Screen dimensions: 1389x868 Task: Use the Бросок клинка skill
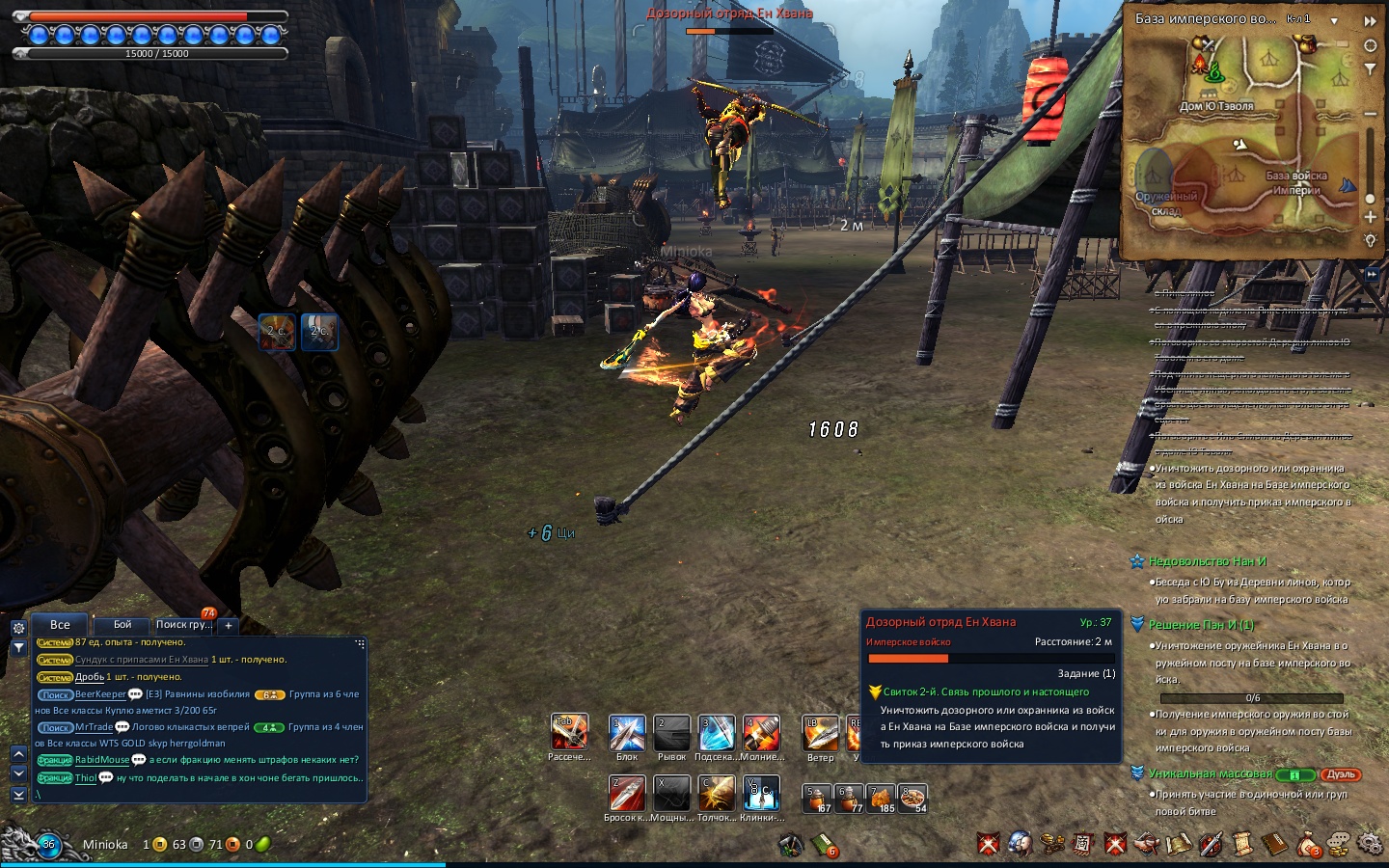[x=627, y=794]
